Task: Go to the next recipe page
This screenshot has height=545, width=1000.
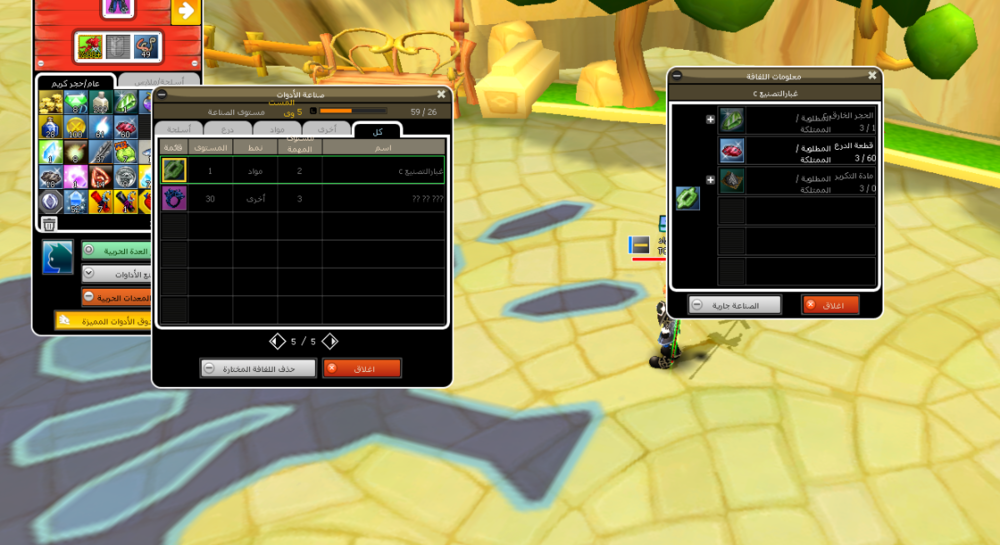Action: pyautogui.click(x=329, y=341)
